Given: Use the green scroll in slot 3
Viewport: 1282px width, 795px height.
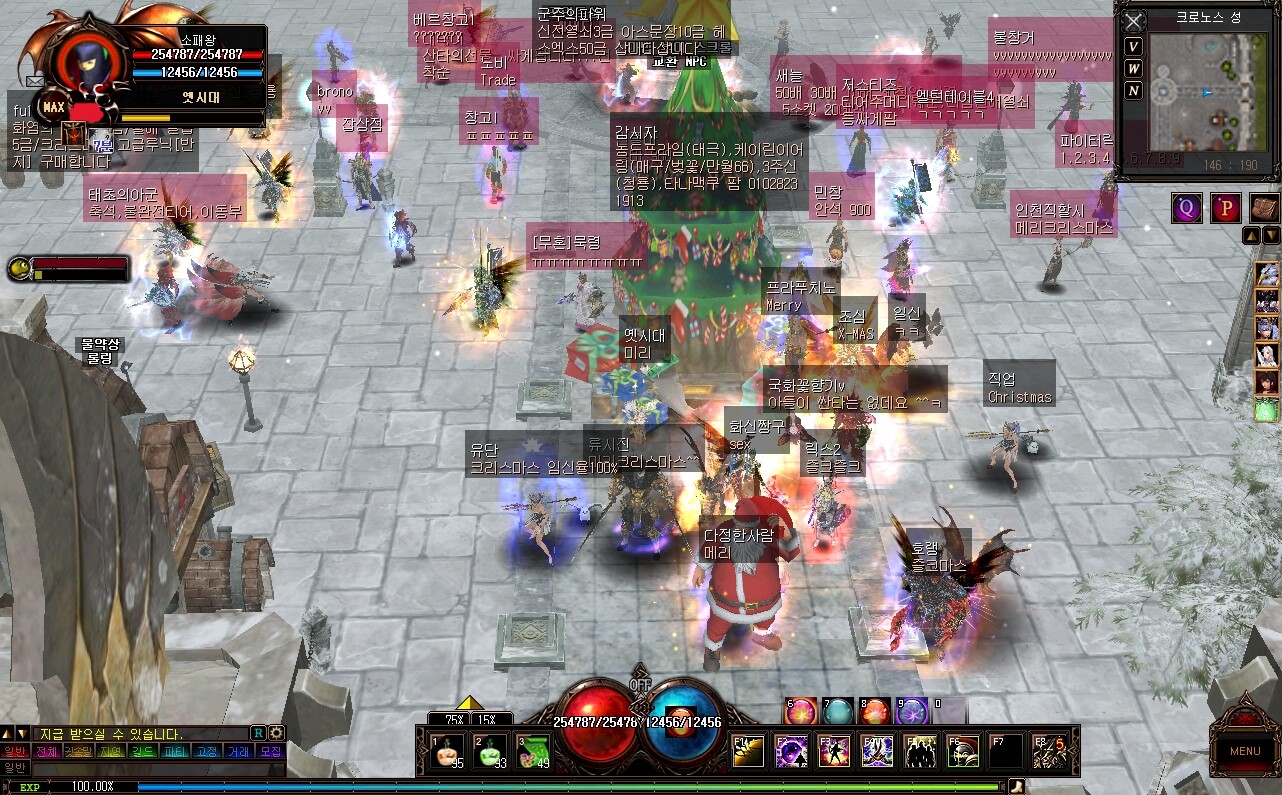Looking at the screenshot, I should pyautogui.click(x=532, y=752).
